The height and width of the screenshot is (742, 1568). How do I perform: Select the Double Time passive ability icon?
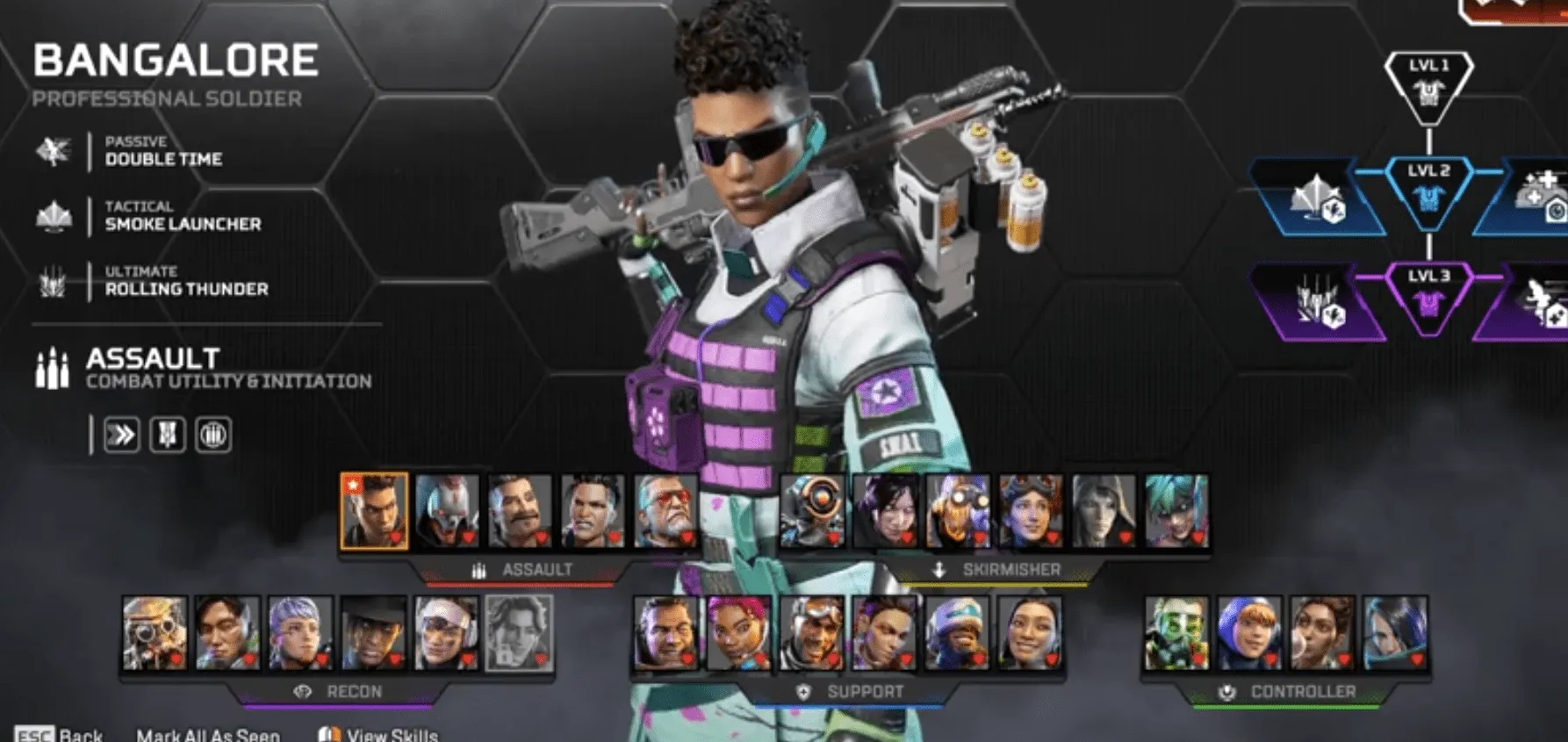click(55, 149)
